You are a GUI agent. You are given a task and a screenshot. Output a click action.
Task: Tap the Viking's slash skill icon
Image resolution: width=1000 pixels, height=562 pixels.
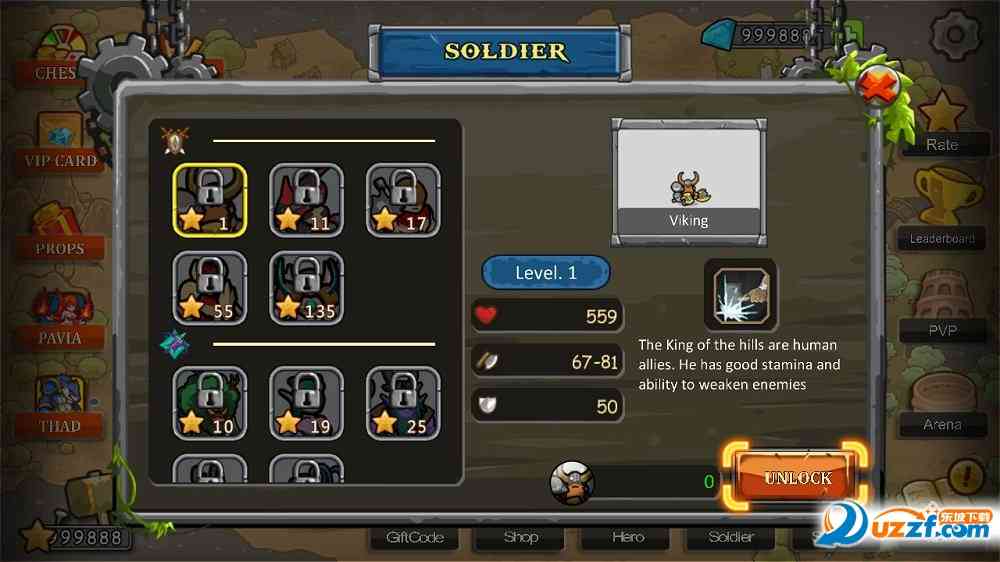coord(740,295)
